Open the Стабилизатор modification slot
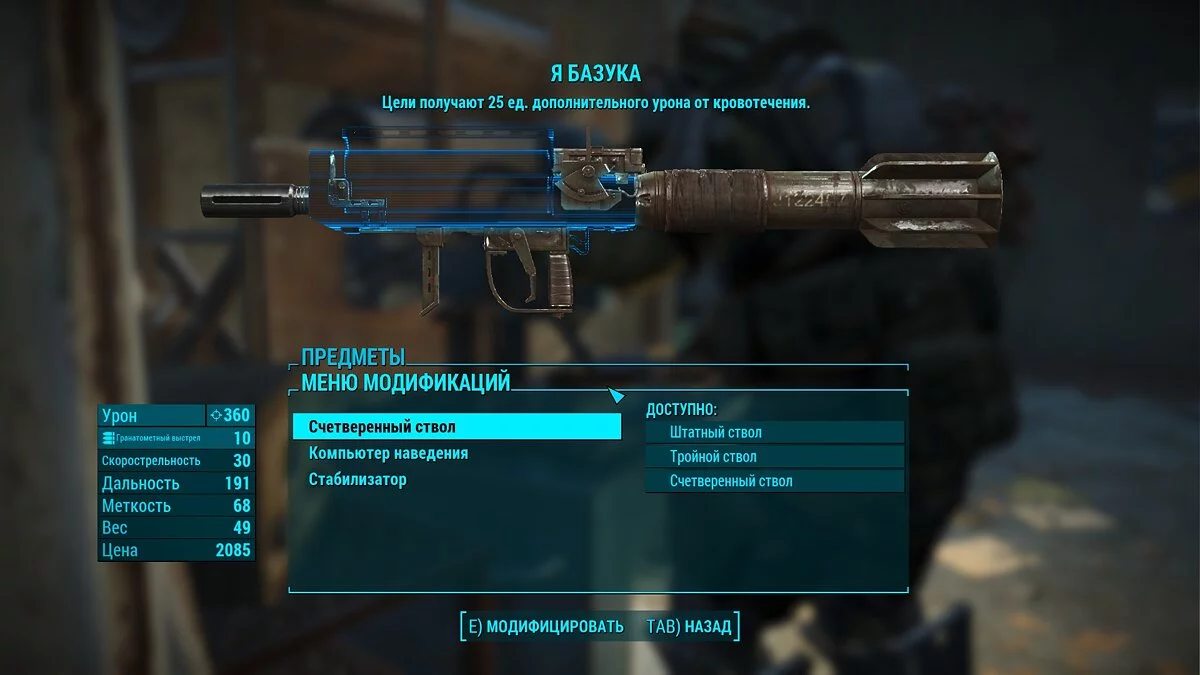The height and width of the screenshot is (675, 1200). click(x=358, y=479)
